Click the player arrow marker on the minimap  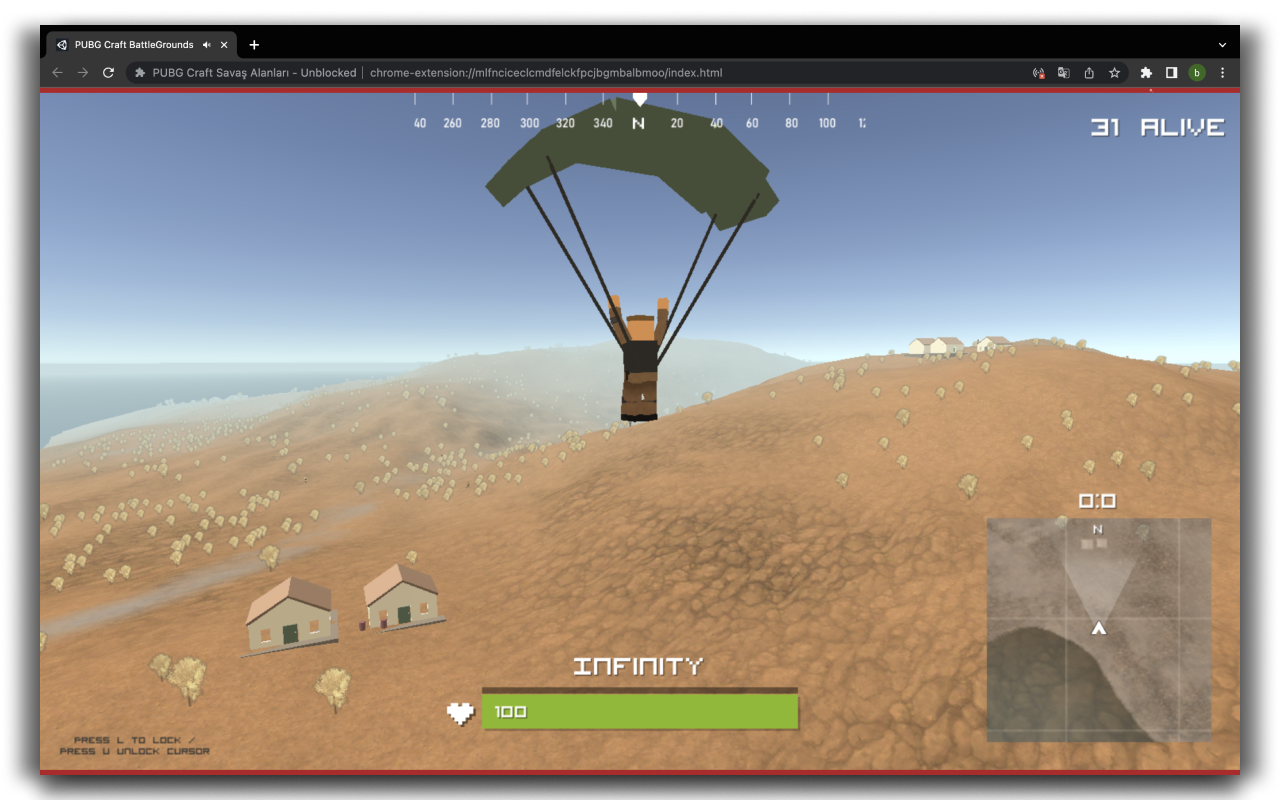pos(1097,628)
